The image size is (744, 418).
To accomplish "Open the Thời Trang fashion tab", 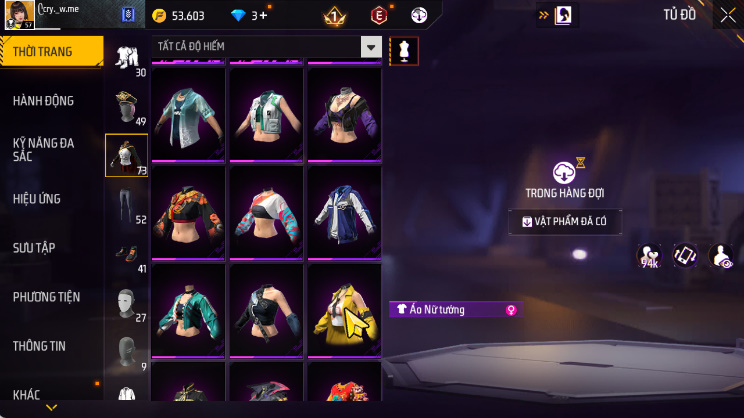I will [50, 51].
